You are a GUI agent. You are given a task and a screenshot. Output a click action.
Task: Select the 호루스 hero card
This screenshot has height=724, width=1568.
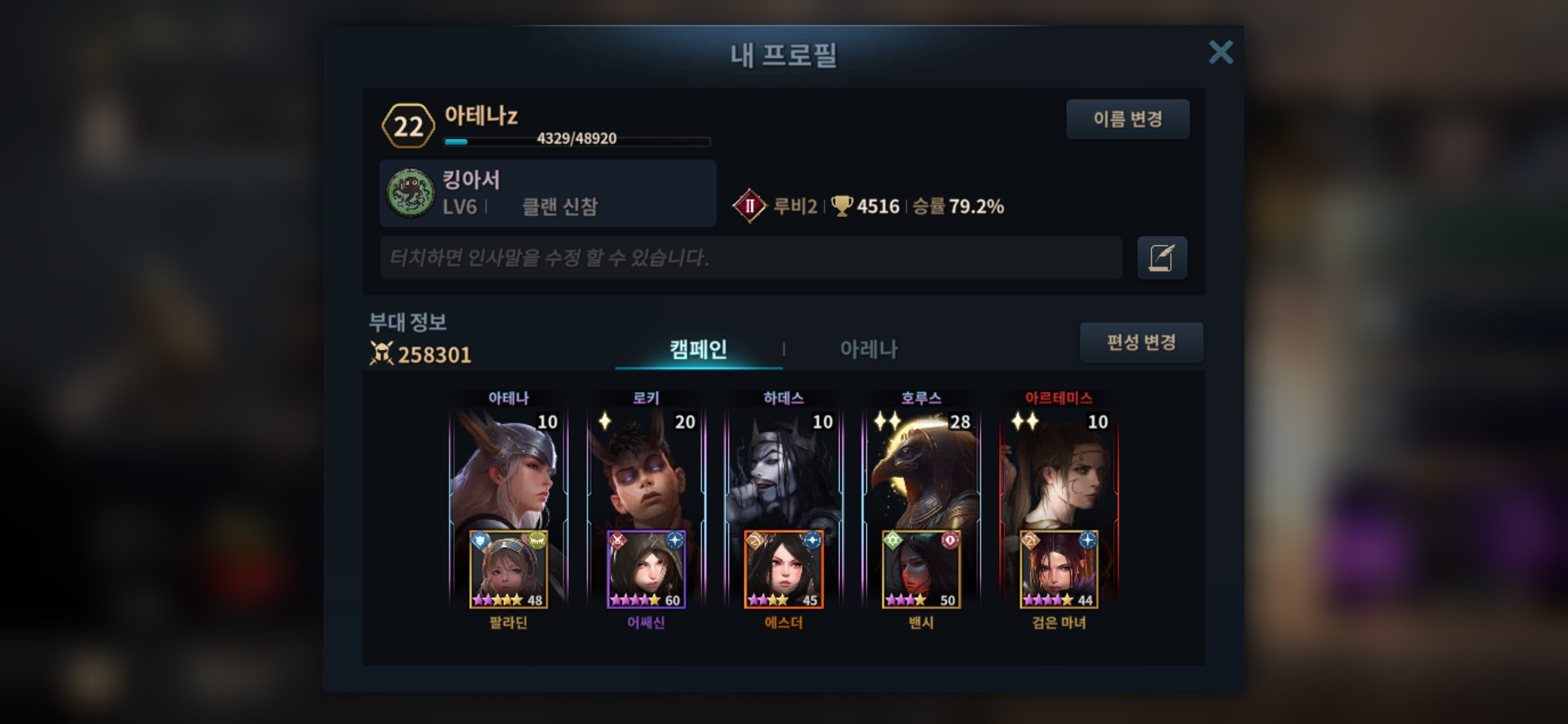[x=921, y=469]
